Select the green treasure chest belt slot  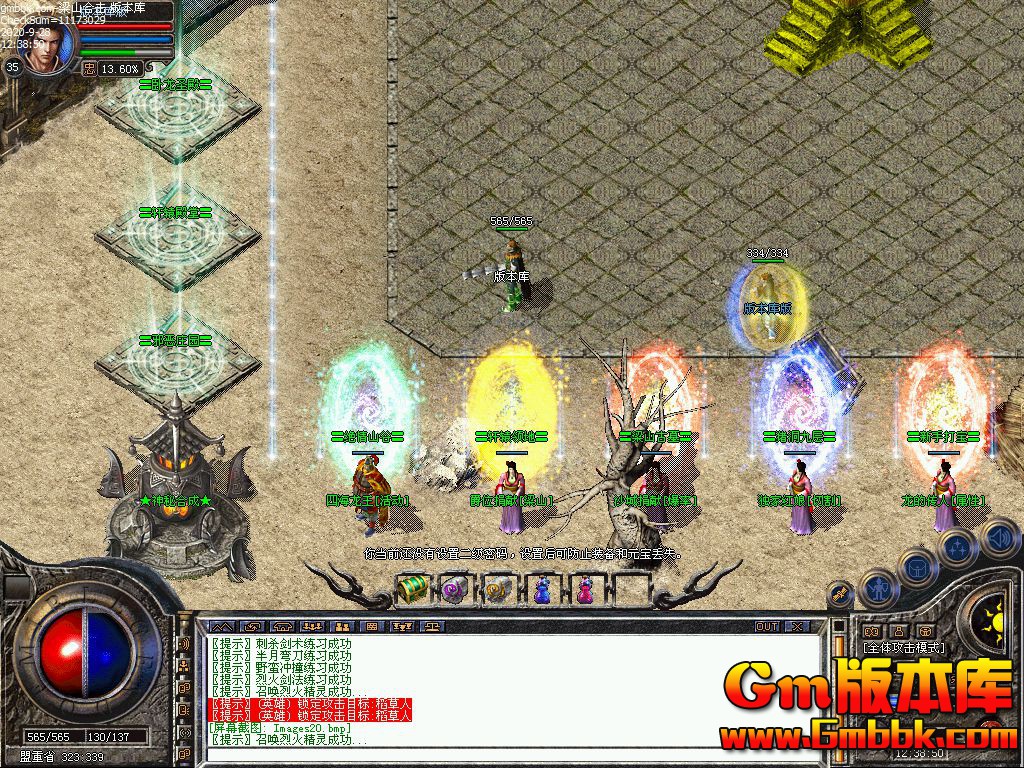[412, 589]
